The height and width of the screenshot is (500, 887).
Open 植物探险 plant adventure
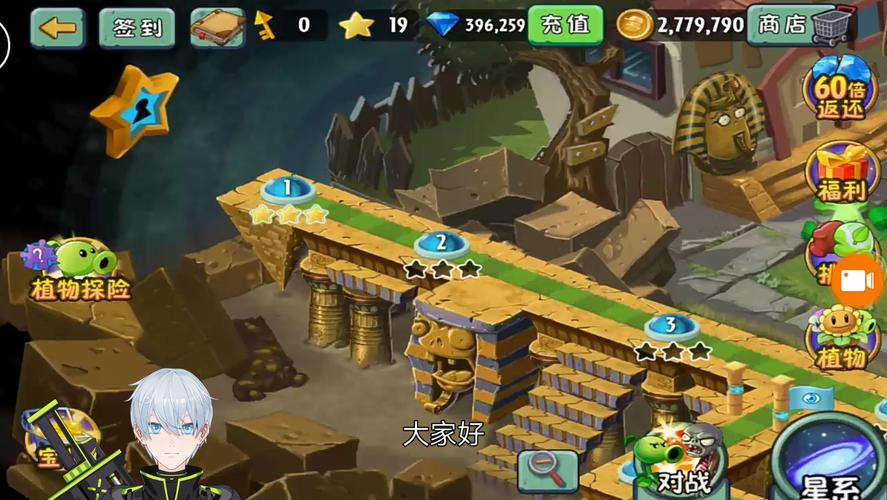point(80,271)
